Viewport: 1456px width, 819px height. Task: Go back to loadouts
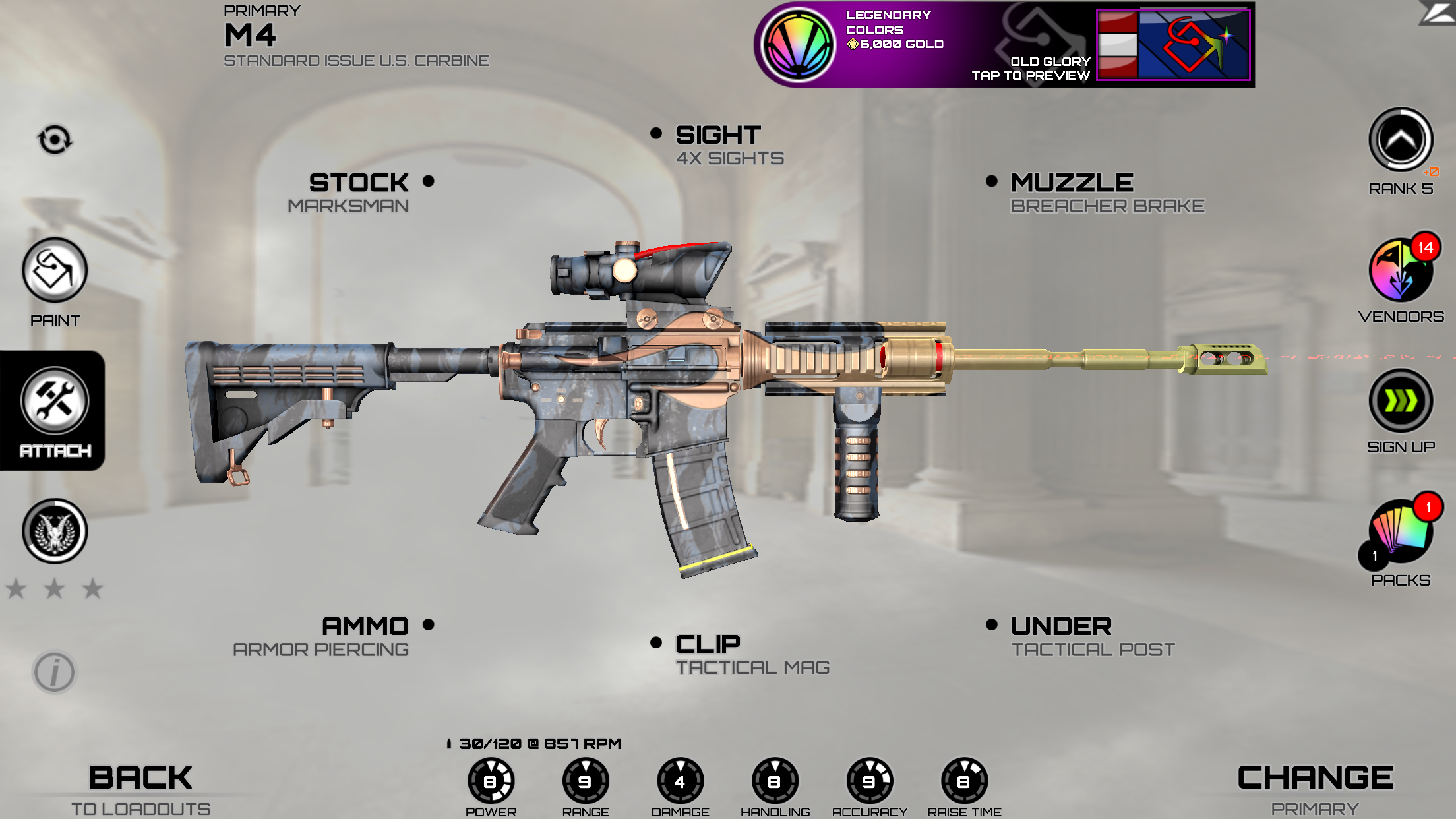tap(140, 789)
